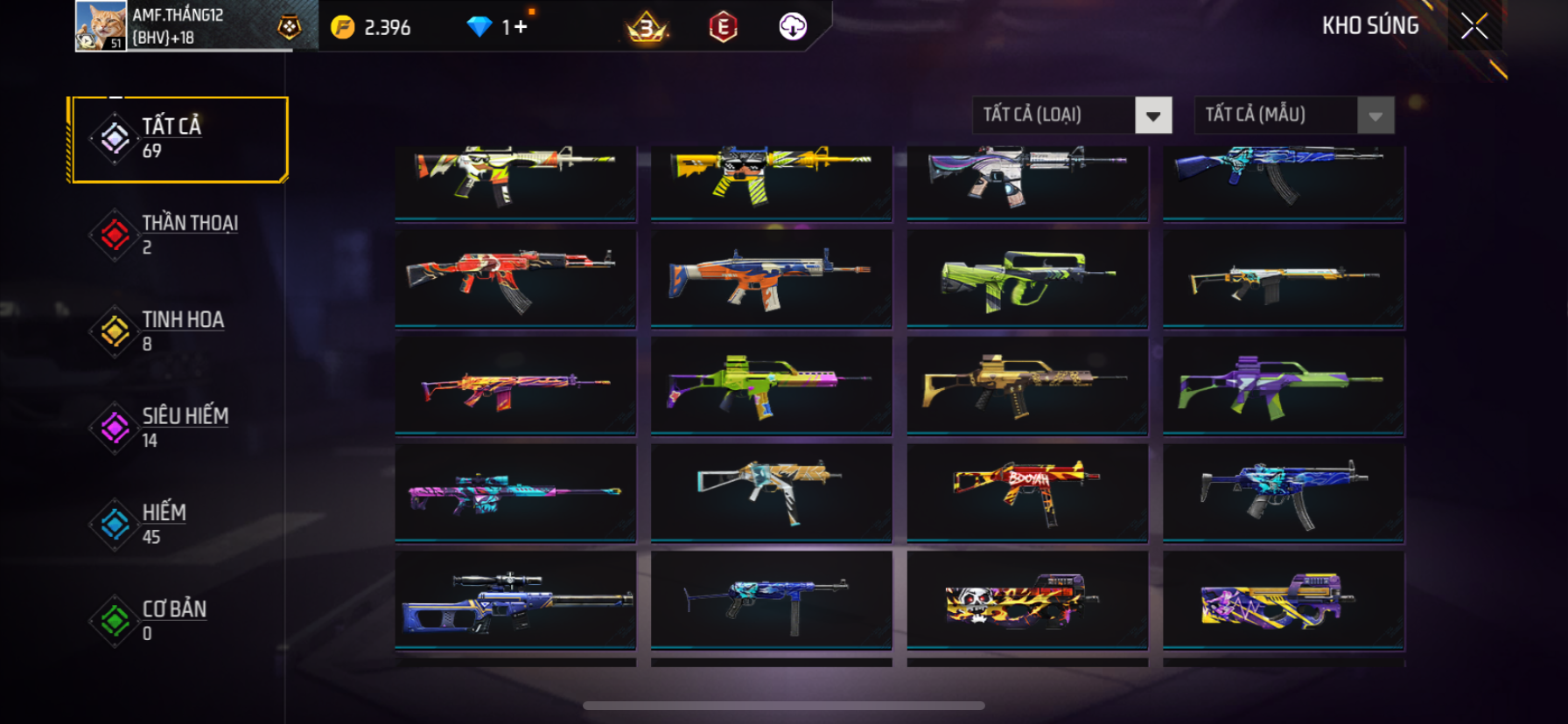This screenshot has width=1568, height=724.
Task: Choose the pink-cyan sniper rifle skin
Action: click(515, 492)
